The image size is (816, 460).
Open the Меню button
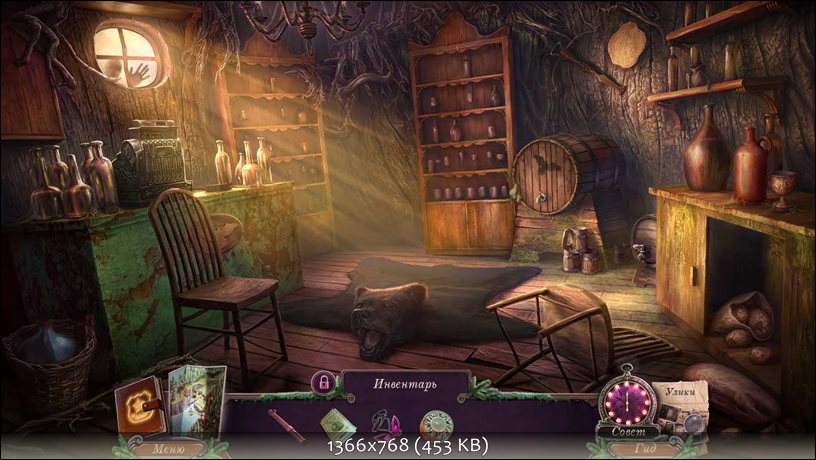point(167,449)
